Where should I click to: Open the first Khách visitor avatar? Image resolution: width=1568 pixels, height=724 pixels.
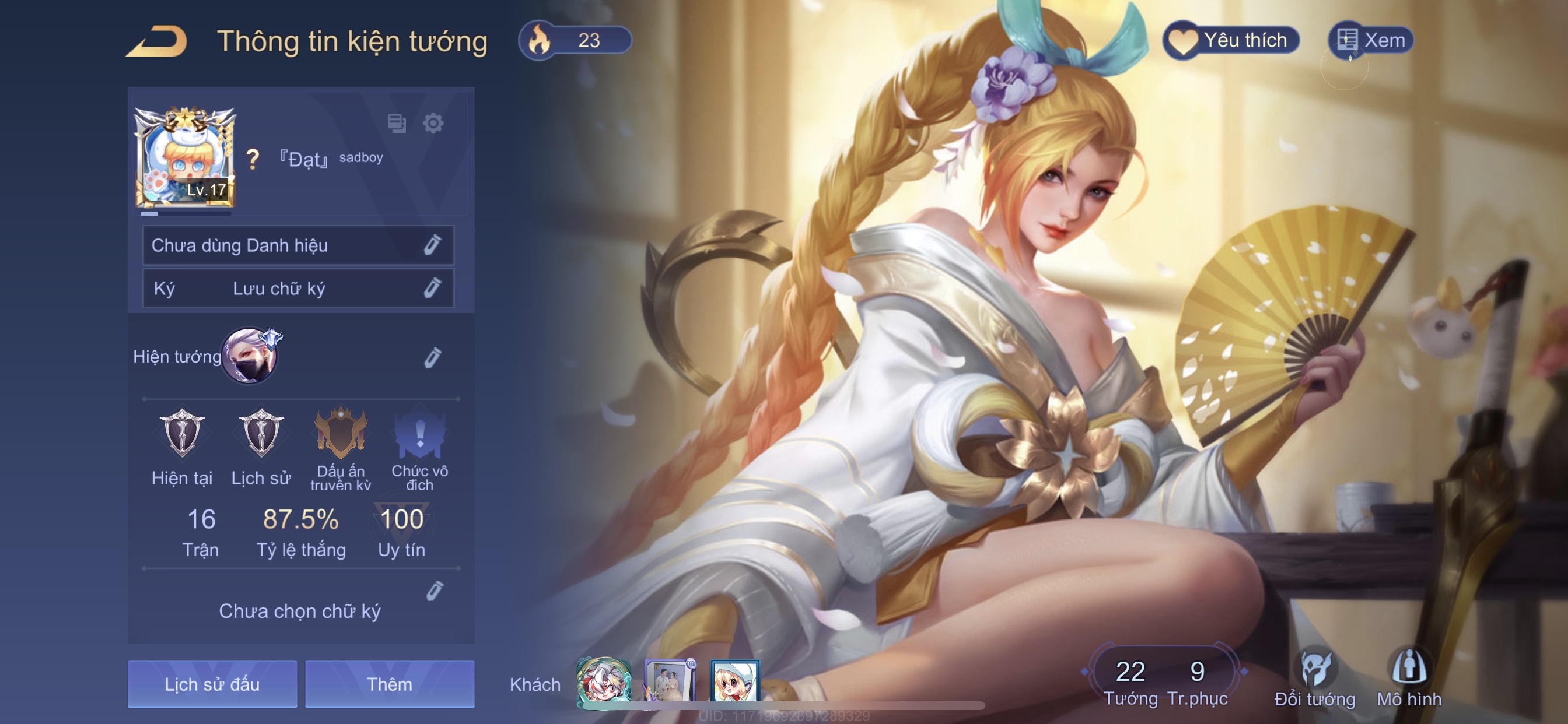tap(603, 682)
